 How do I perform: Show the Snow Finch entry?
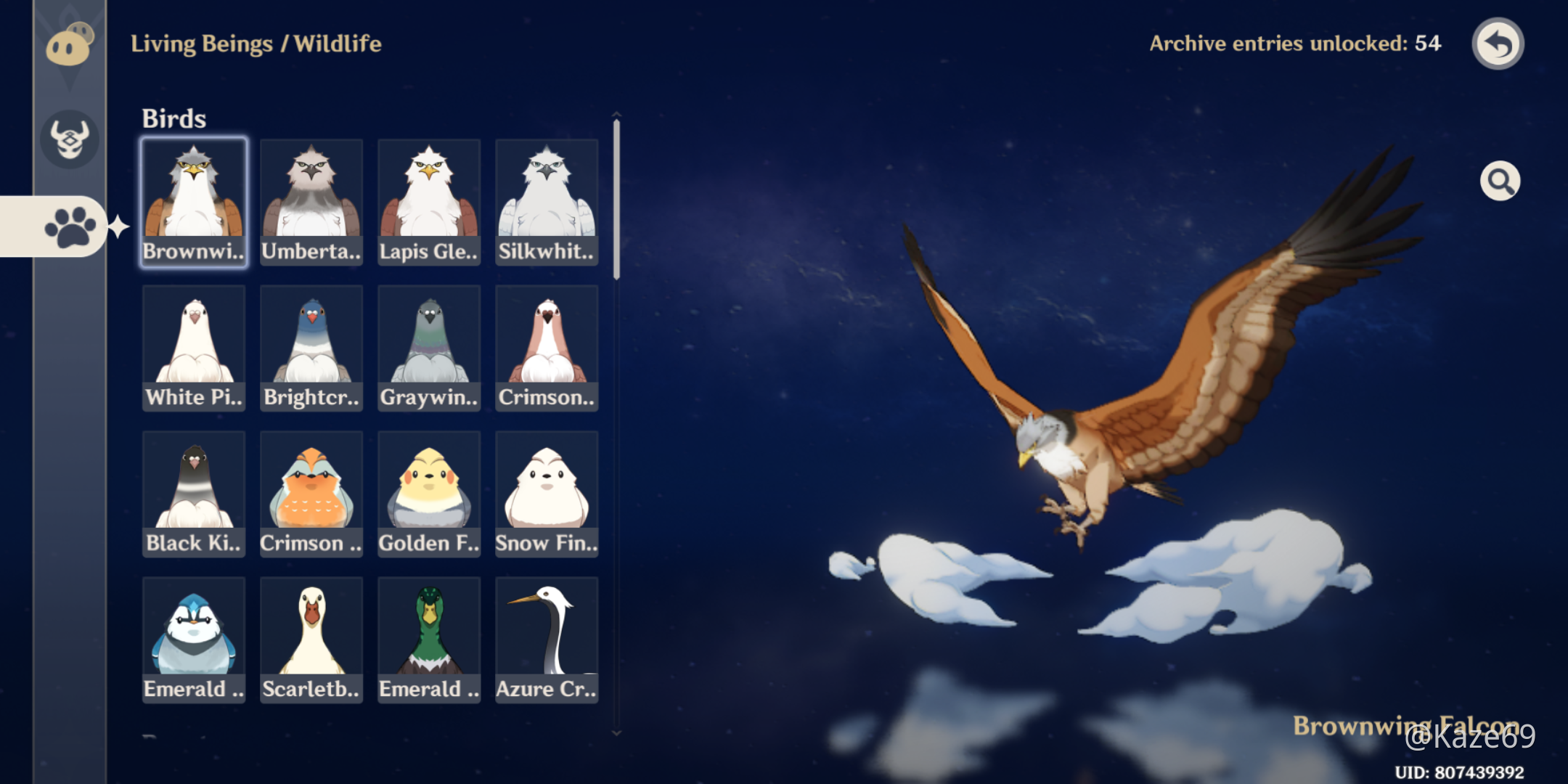click(547, 494)
